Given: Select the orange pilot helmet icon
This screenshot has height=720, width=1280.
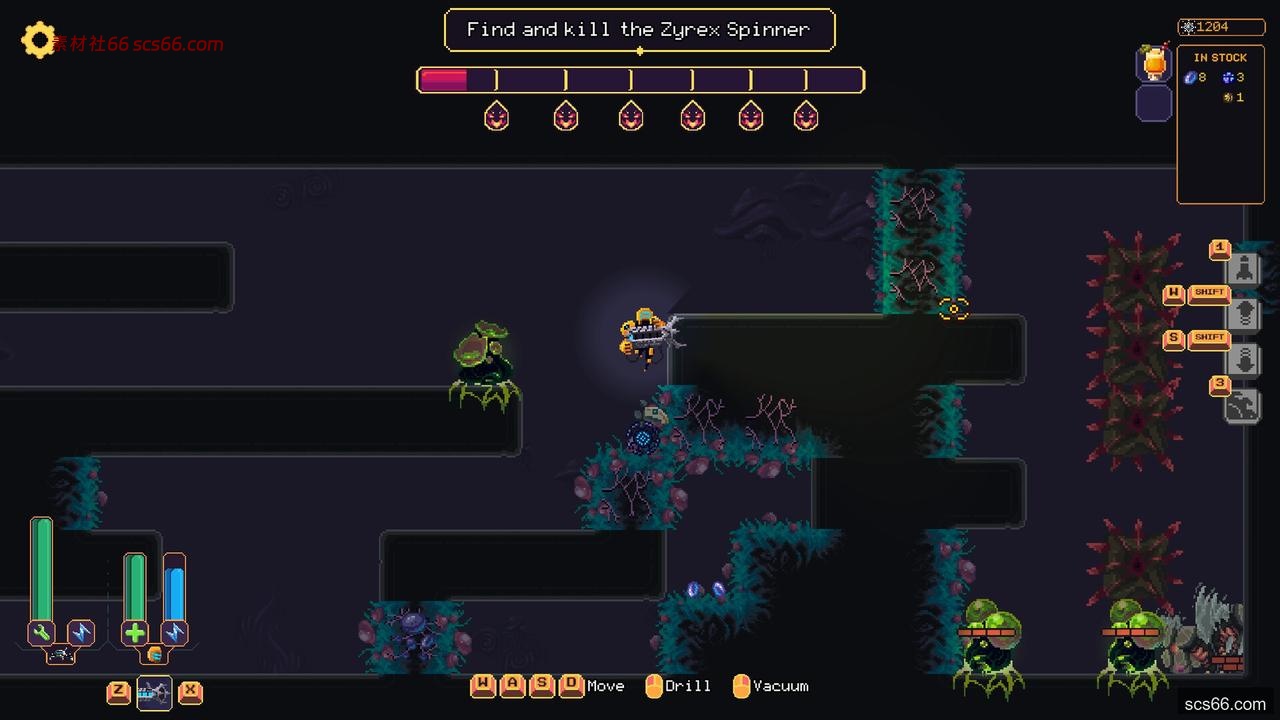Looking at the screenshot, I should [154, 654].
